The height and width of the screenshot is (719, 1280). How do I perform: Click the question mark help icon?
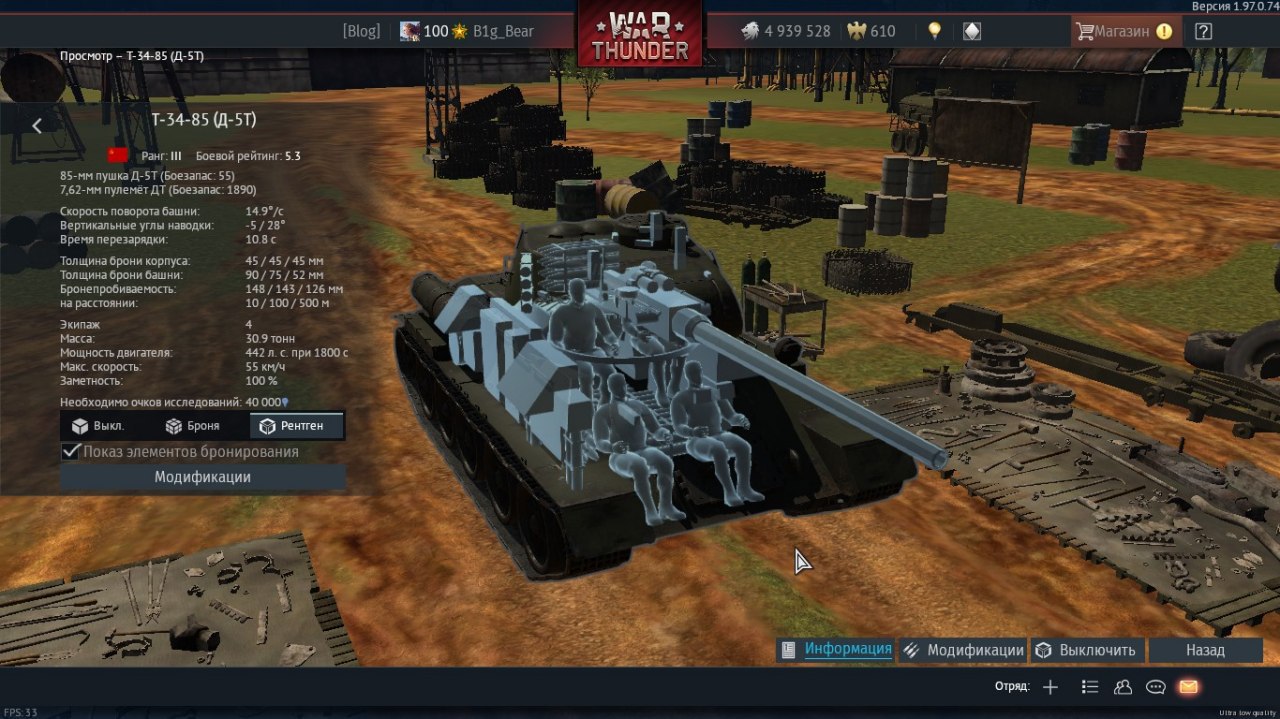(x=1203, y=31)
